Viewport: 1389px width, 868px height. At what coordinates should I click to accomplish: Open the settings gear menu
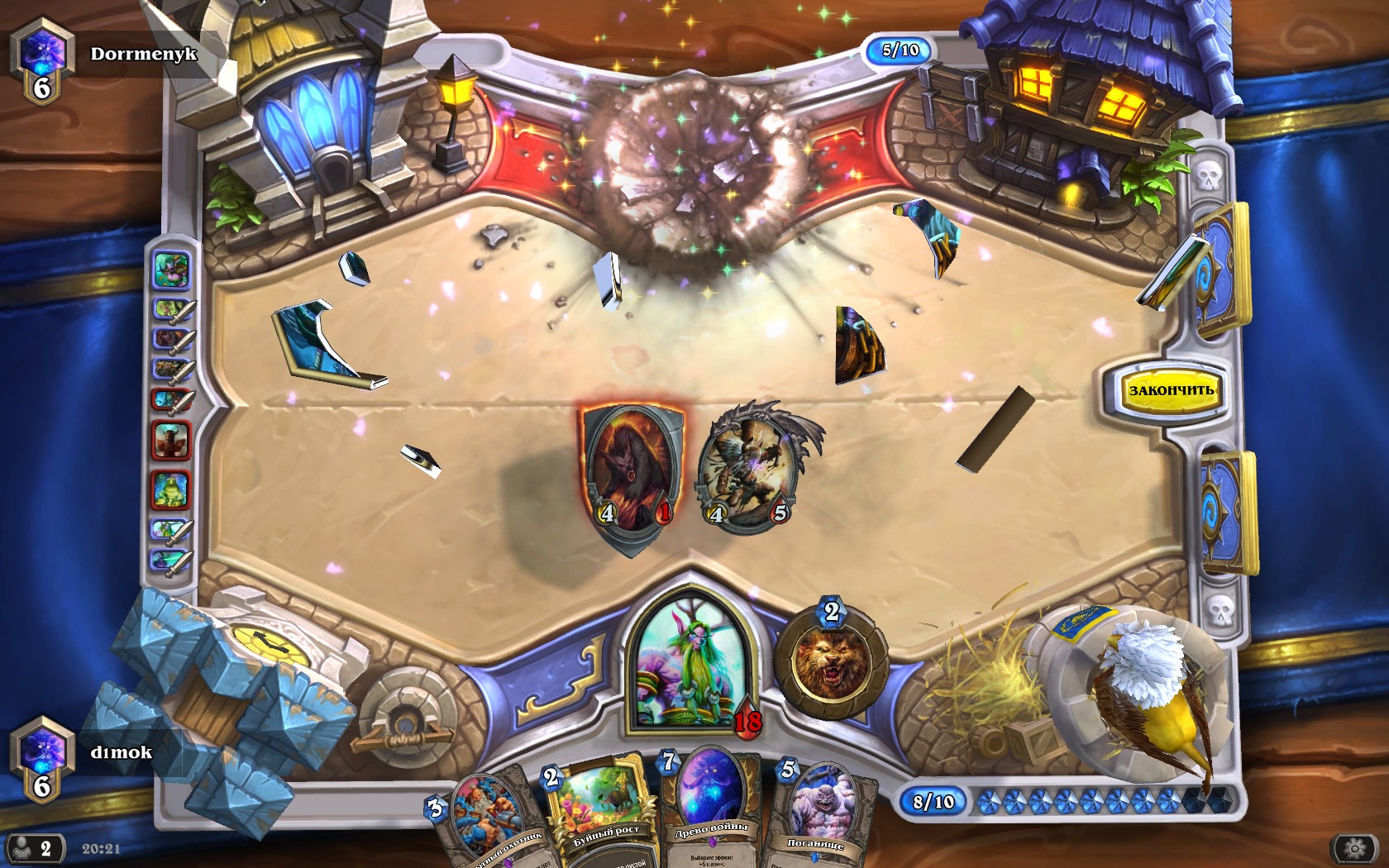point(1353,849)
